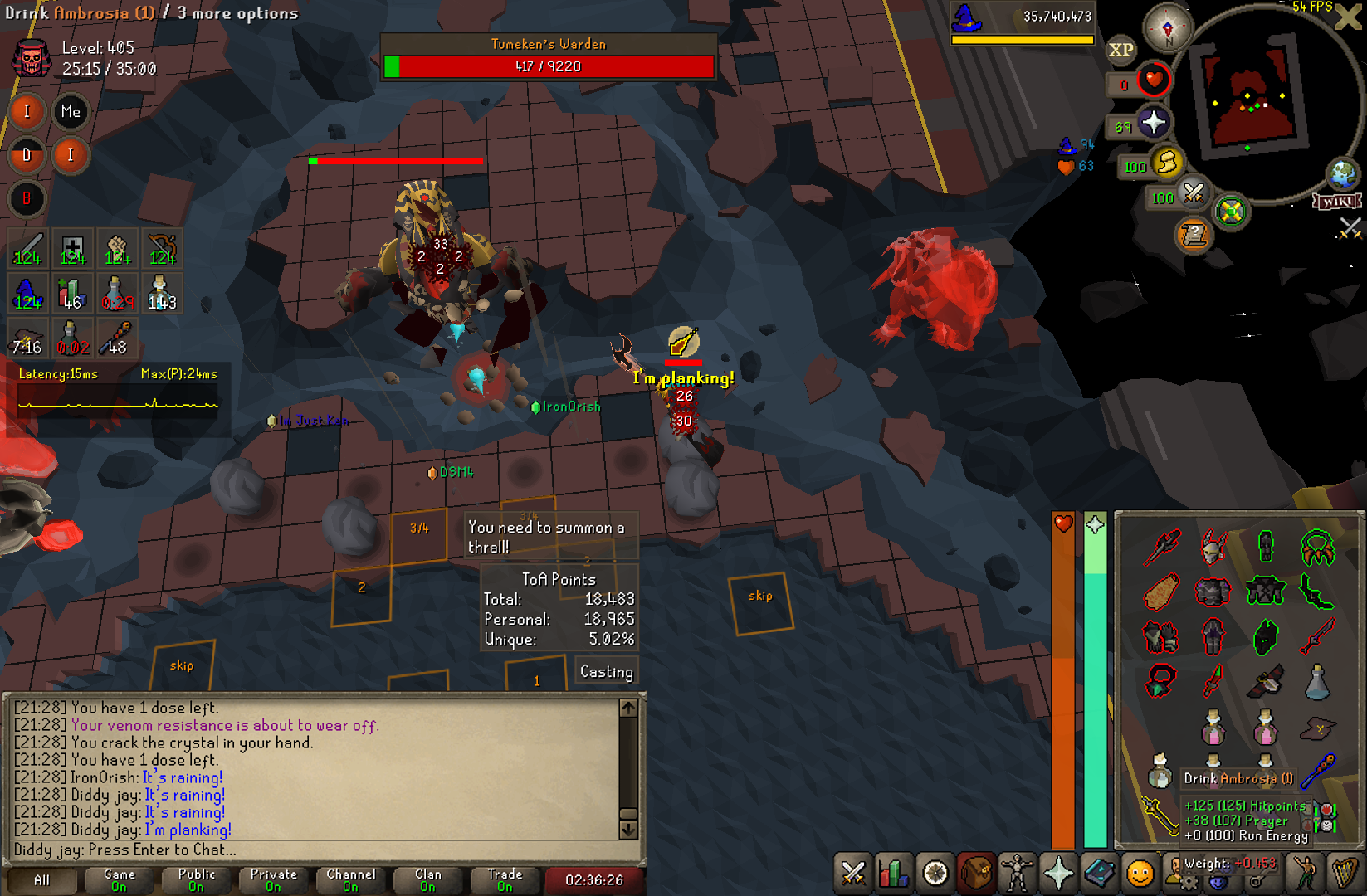The width and height of the screenshot is (1367, 896).
Task: Open the music player harp tab
Action: click(1344, 873)
